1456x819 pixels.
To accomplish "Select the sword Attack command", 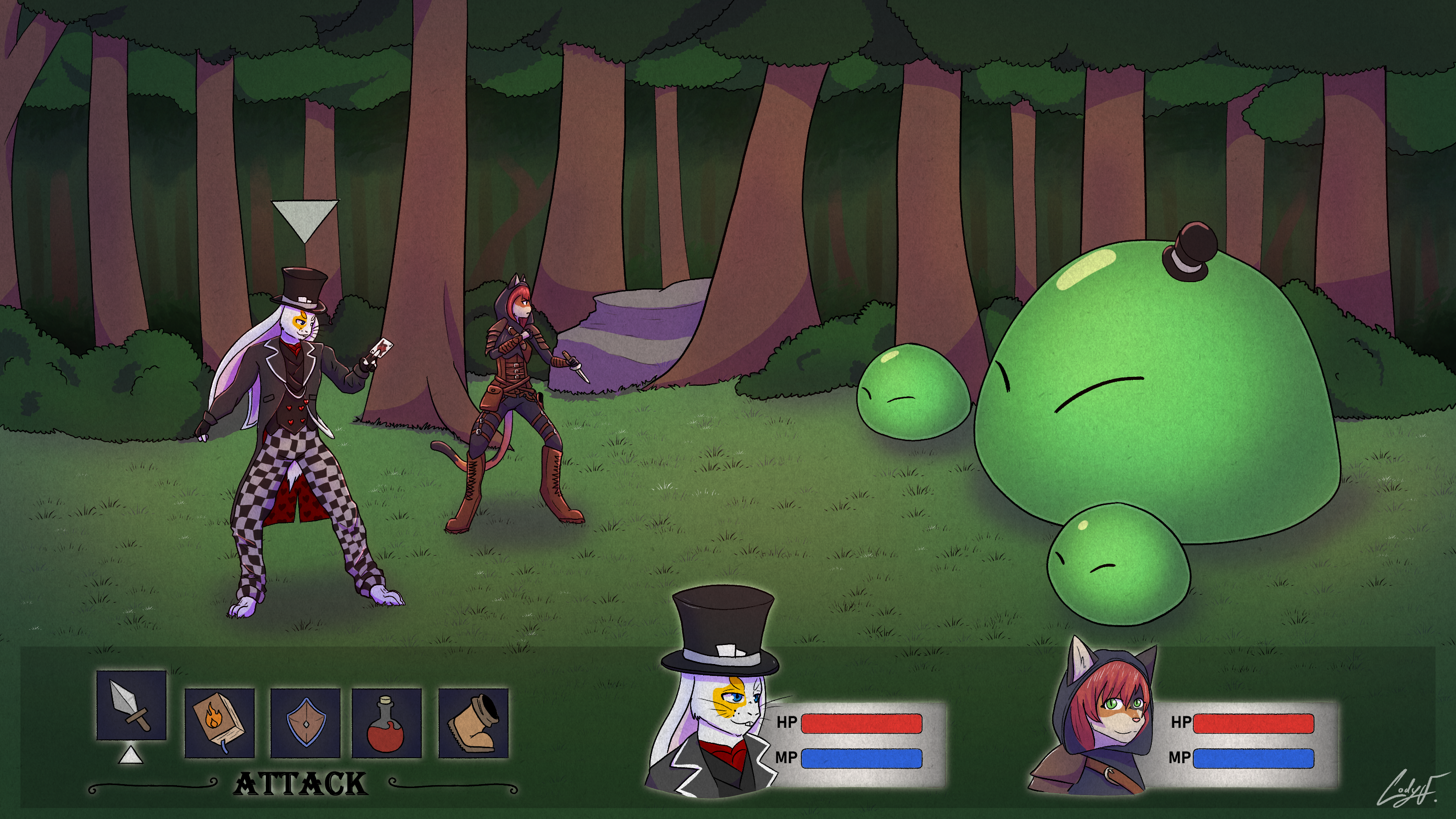I will click(131, 705).
